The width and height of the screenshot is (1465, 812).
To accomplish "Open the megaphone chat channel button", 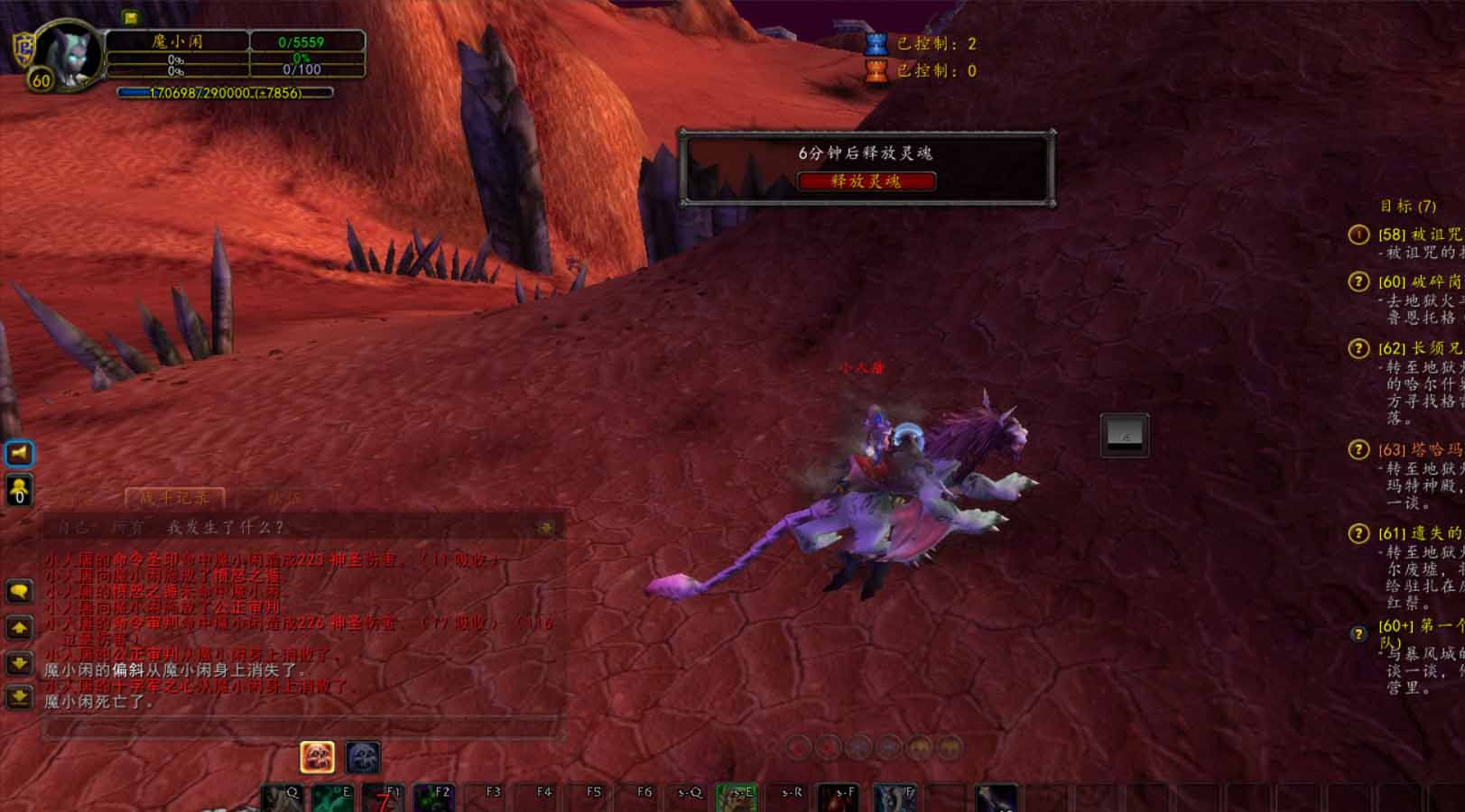I will [20, 453].
